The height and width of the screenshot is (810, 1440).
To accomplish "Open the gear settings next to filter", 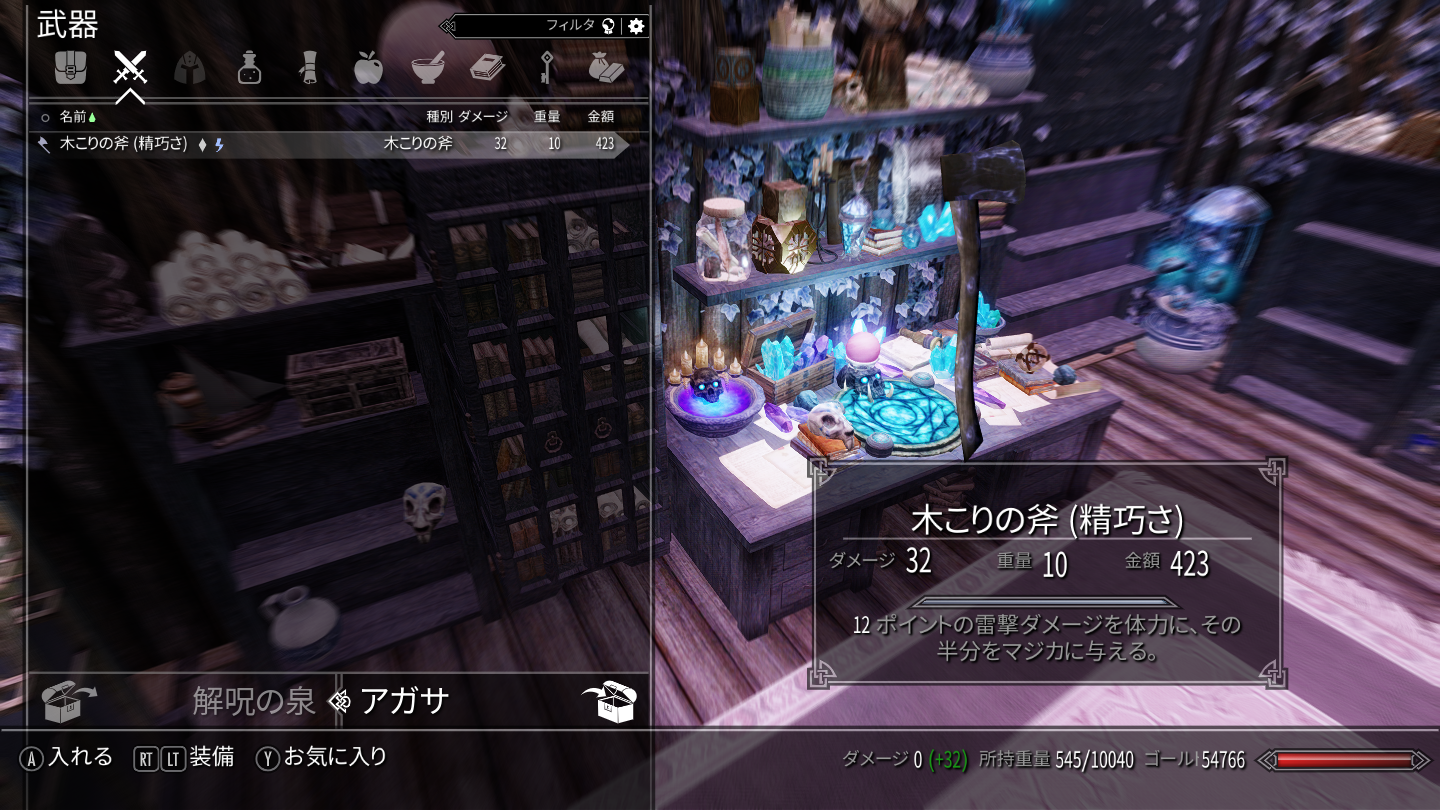I will point(637,26).
